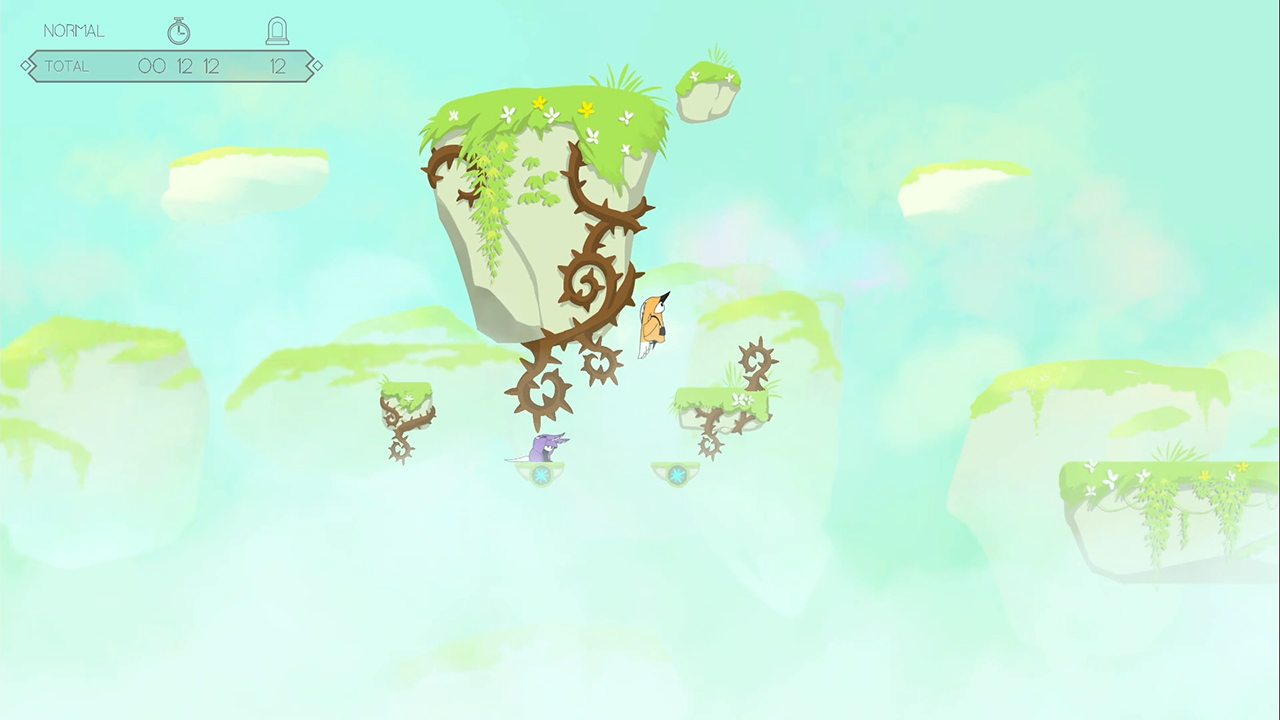Screen dimensions: 1280x720
Task: Click a yellow flower atop the large island
Action: pyautogui.click(x=540, y=101)
